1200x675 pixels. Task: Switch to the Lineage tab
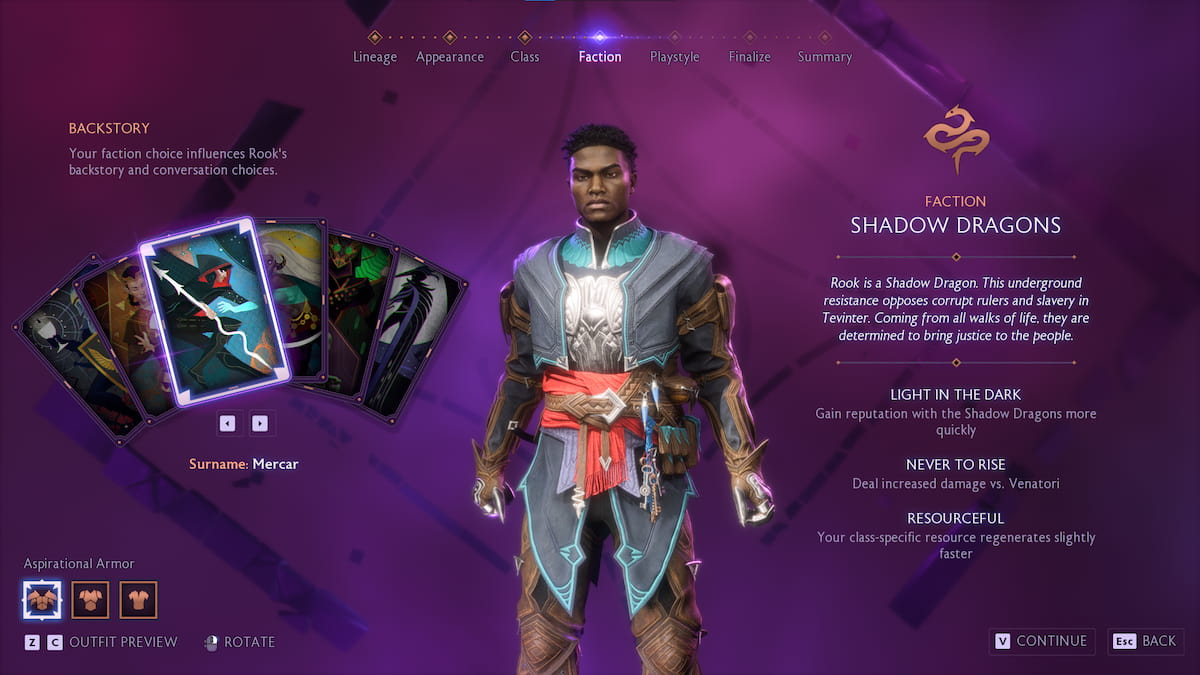click(375, 56)
